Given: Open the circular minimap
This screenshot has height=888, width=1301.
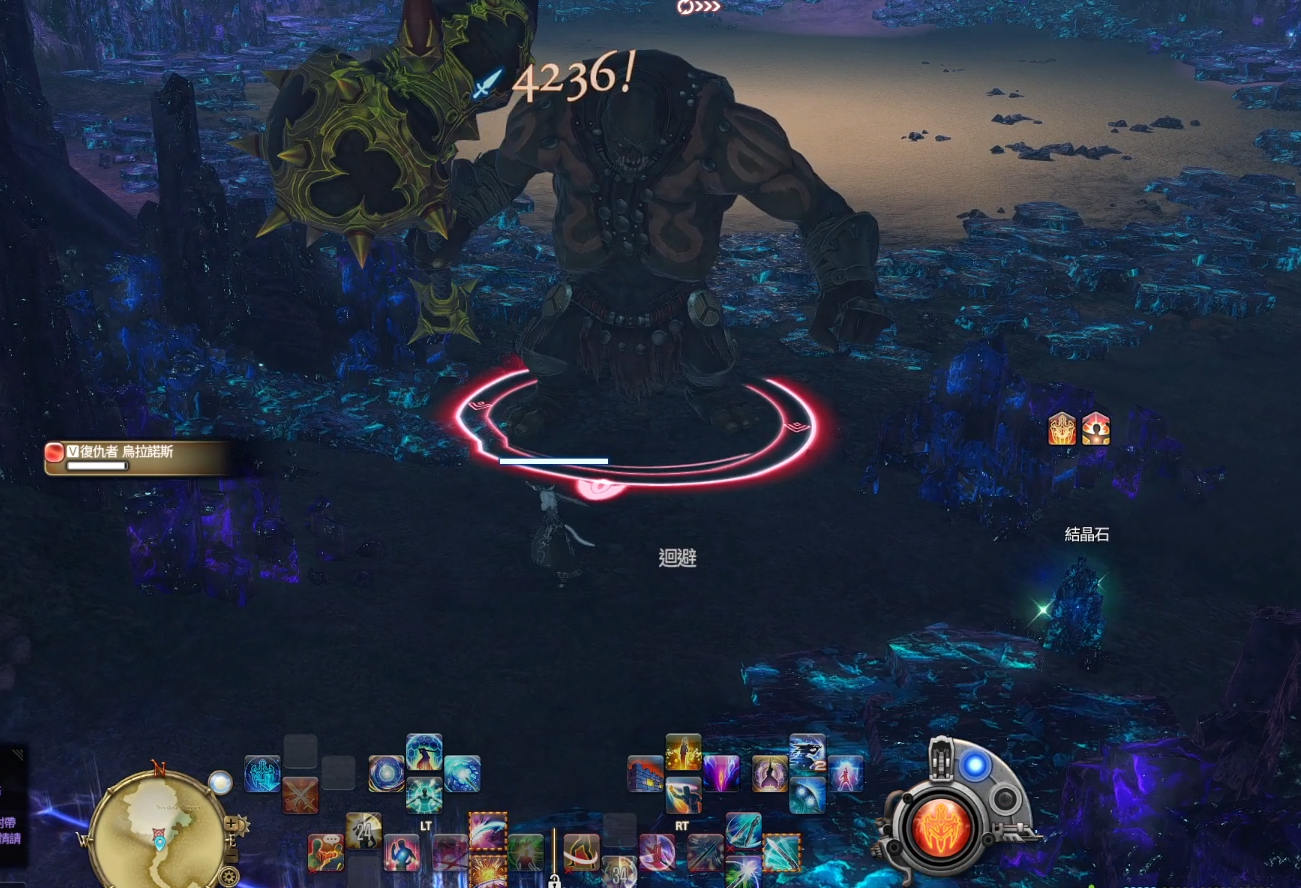Looking at the screenshot, I should 158,831.
